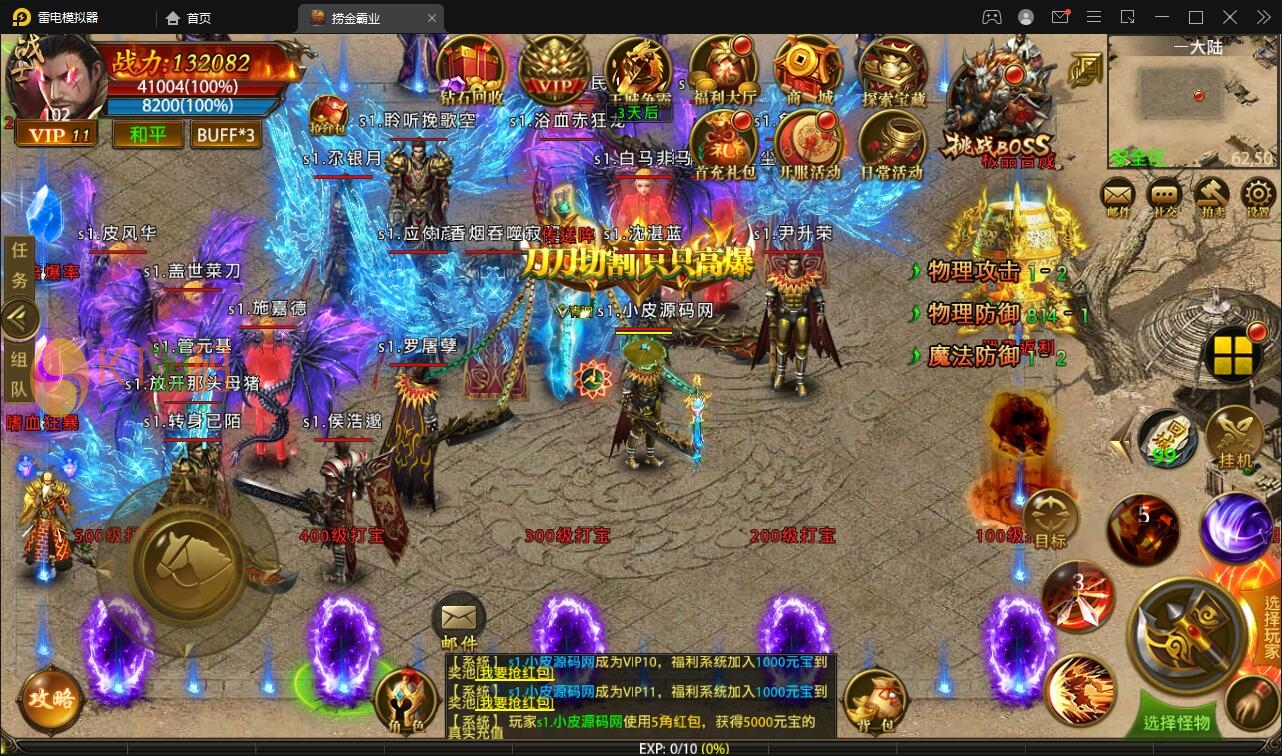This screenshot has height=756, width=1282.
Task: Switch the 和平 attack mode button
Action: click(148, 134)
